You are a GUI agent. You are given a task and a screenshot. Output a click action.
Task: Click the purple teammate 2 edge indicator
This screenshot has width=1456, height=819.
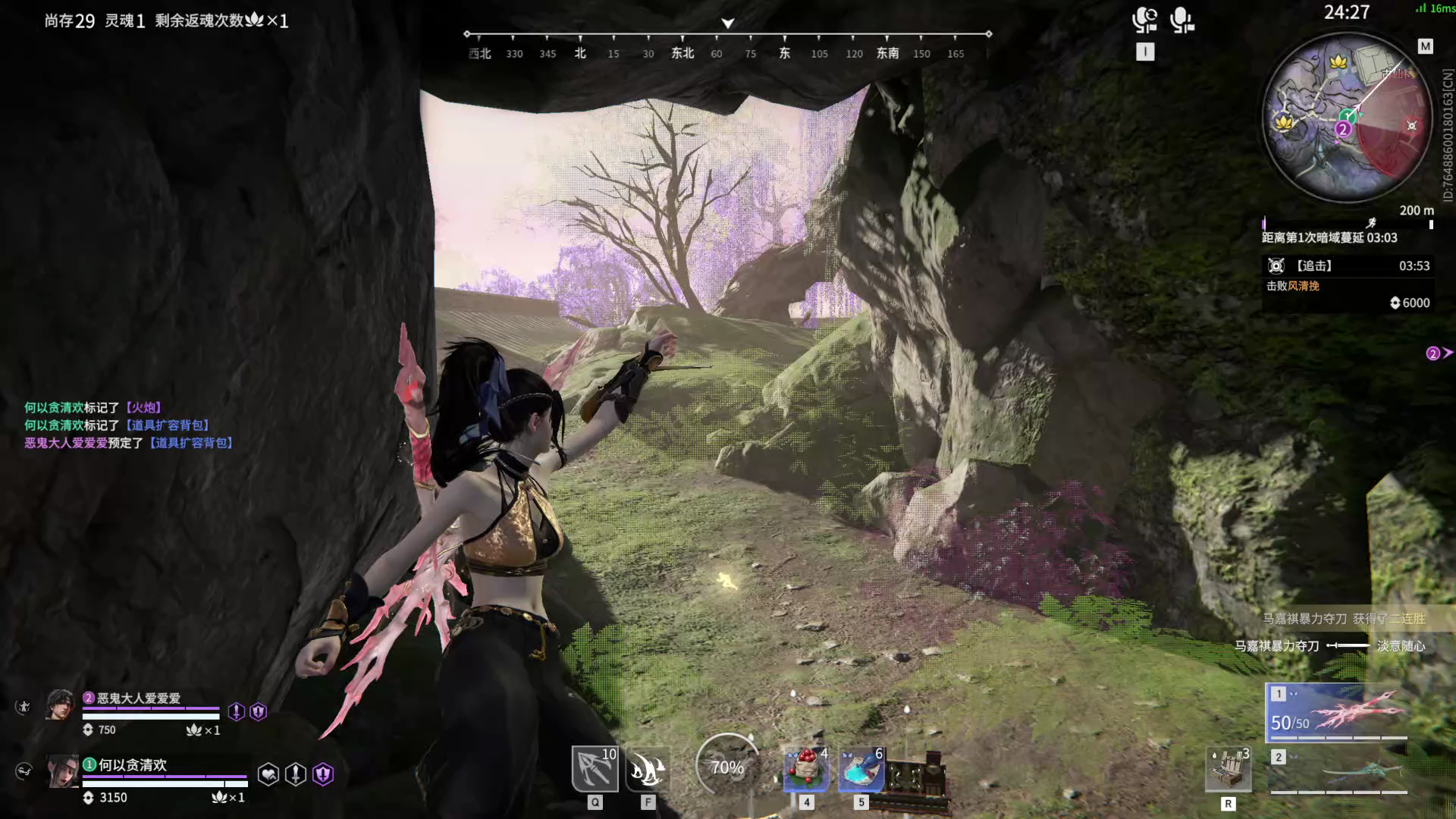1438,353
